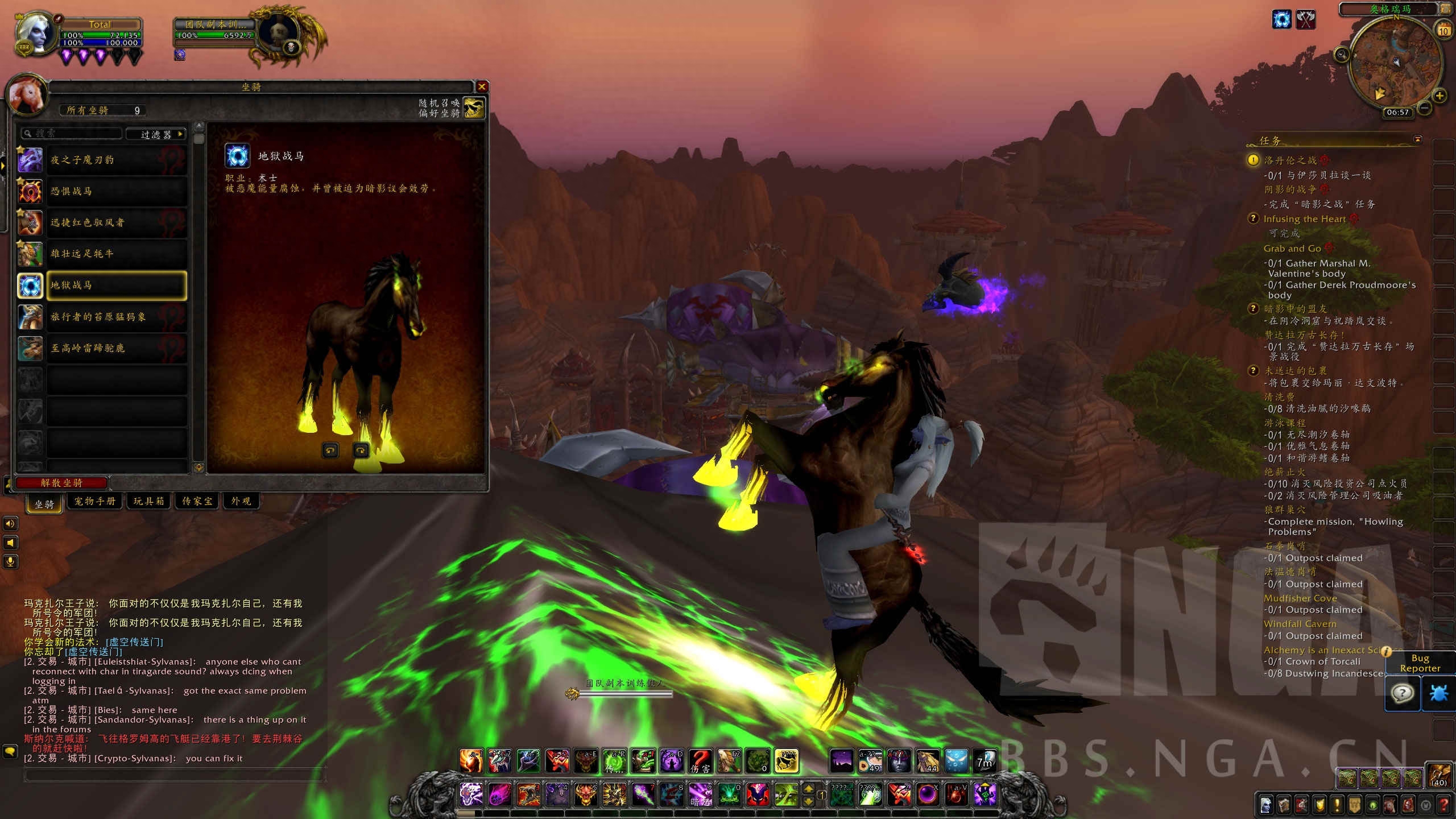Viewport: 1456px width, 819px height.
Task: Open the 玩具箱 toy box tab
Action: pyautogui.click(x=148, y=501)
